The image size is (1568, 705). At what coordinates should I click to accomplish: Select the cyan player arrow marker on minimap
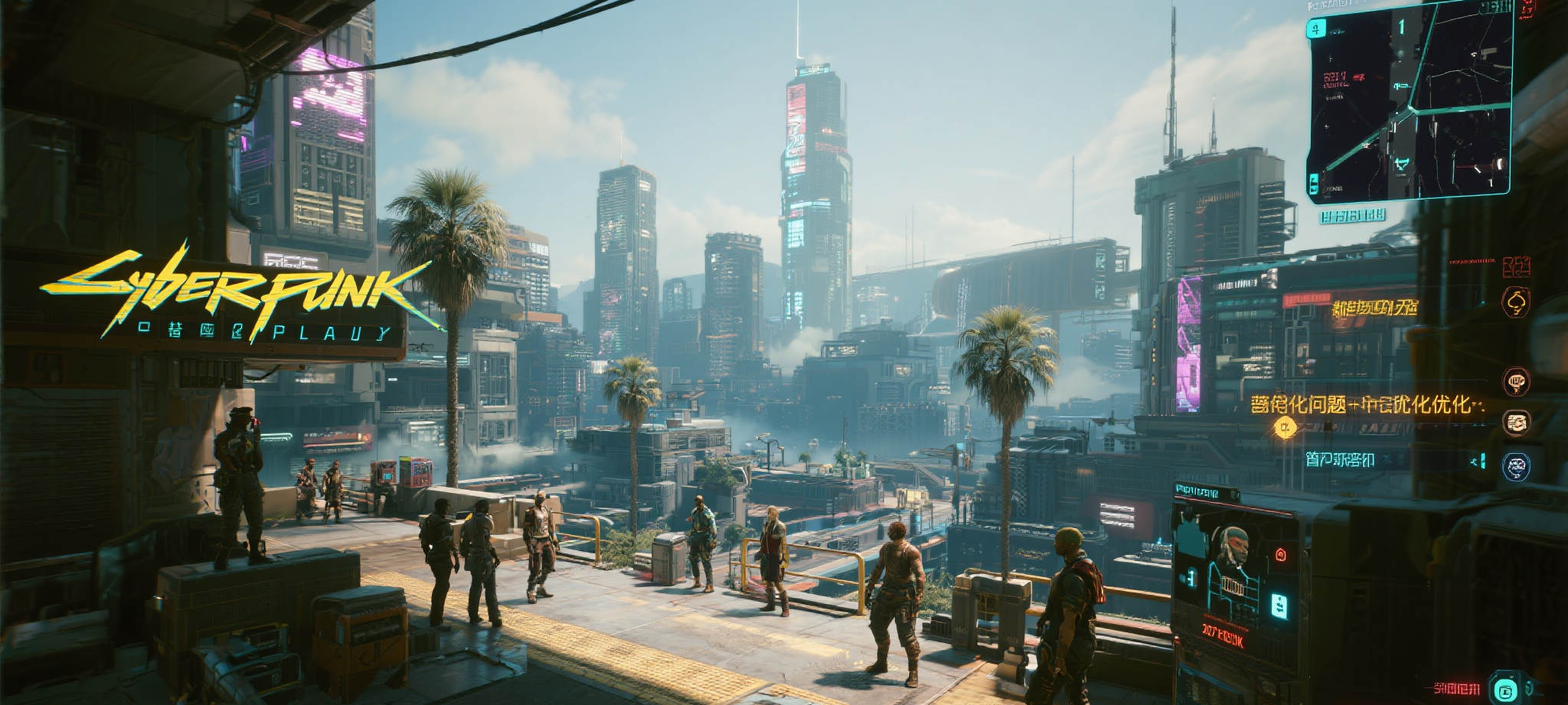click(x=1402, y=163)
